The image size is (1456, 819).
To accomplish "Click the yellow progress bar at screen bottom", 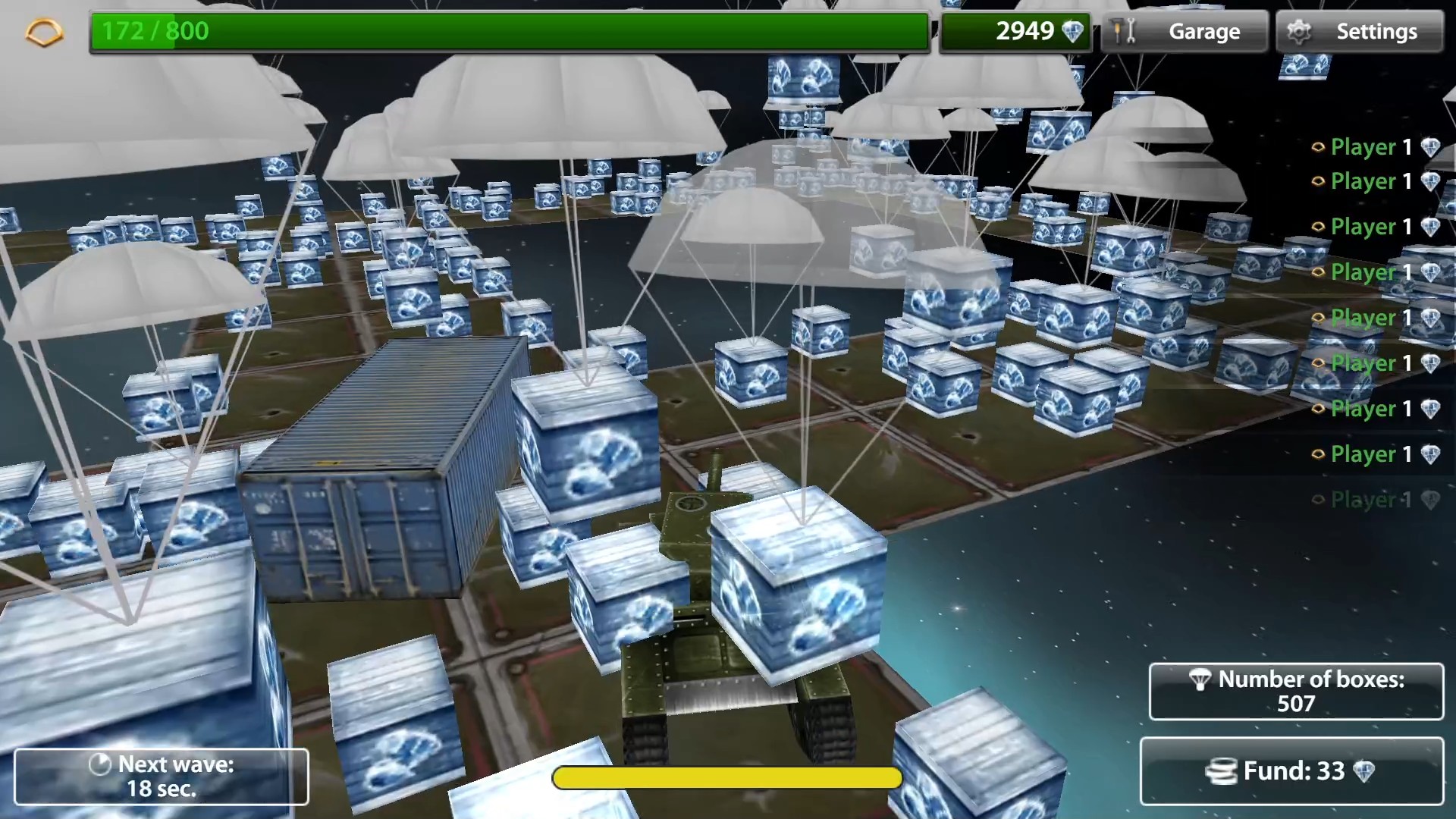I will [x=726, y=778].
